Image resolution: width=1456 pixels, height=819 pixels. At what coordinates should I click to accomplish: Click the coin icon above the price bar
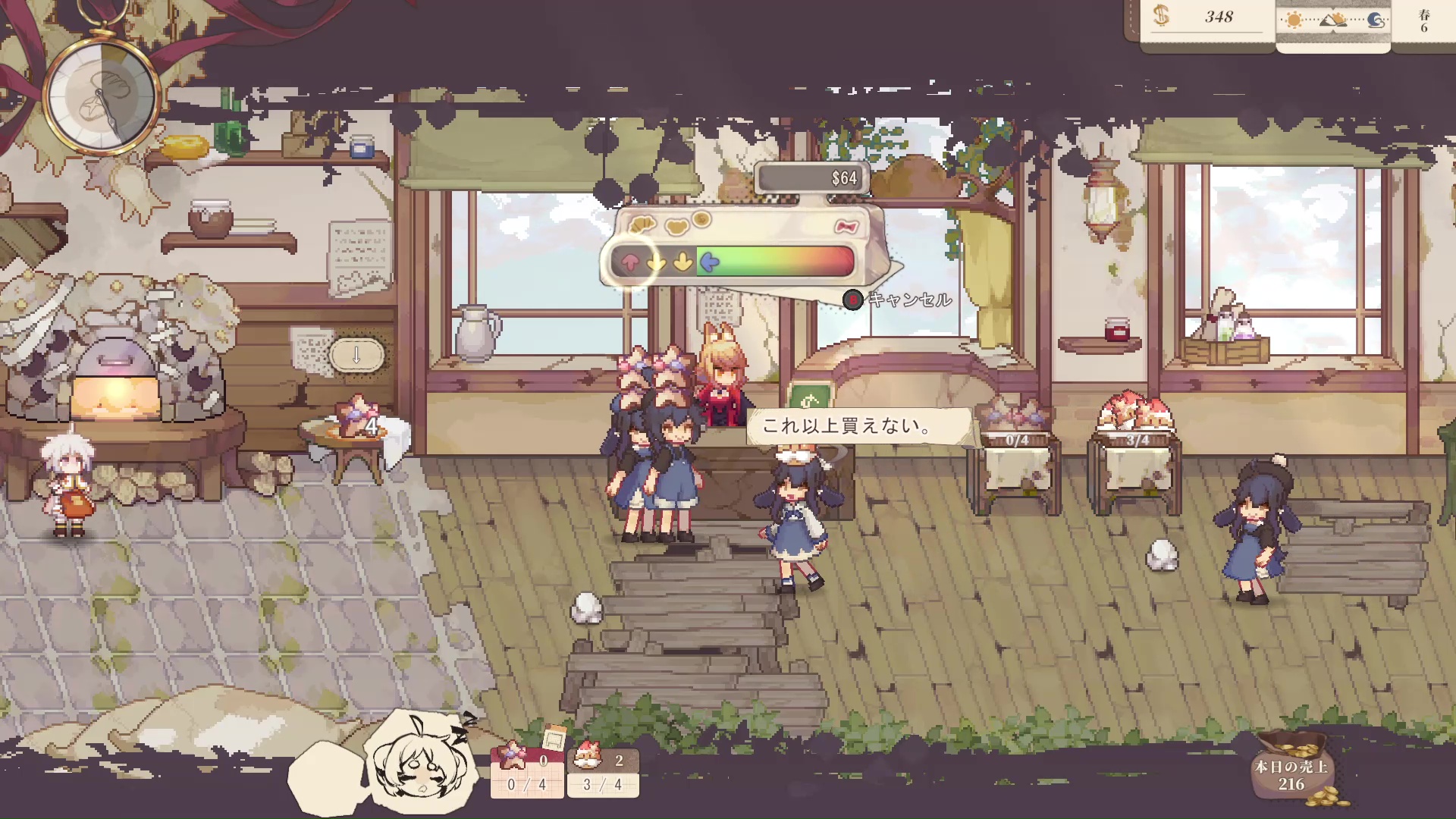pyautogui.click(x=701, y=219)
